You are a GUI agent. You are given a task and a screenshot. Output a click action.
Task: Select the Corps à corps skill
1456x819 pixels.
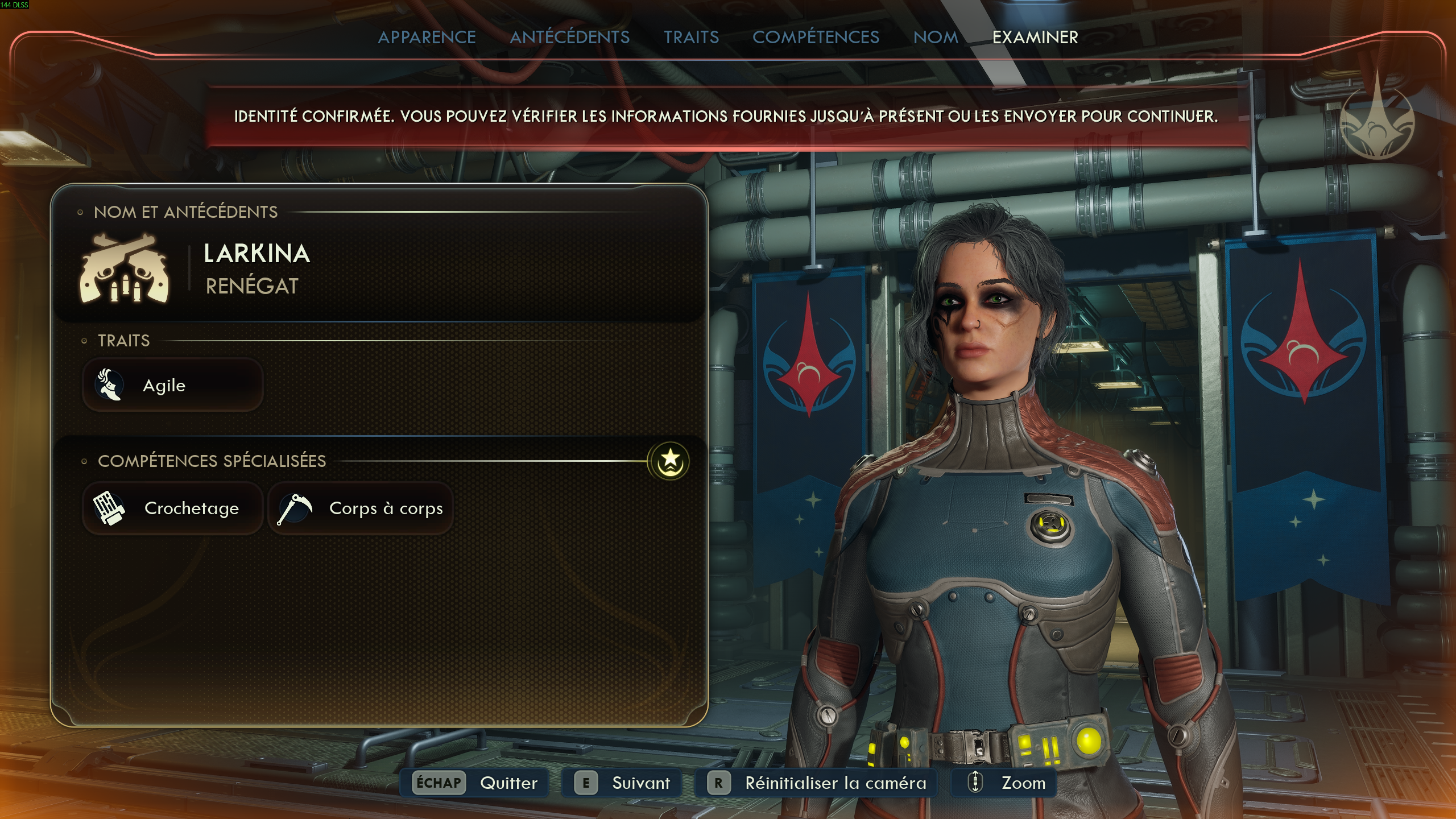361,508
